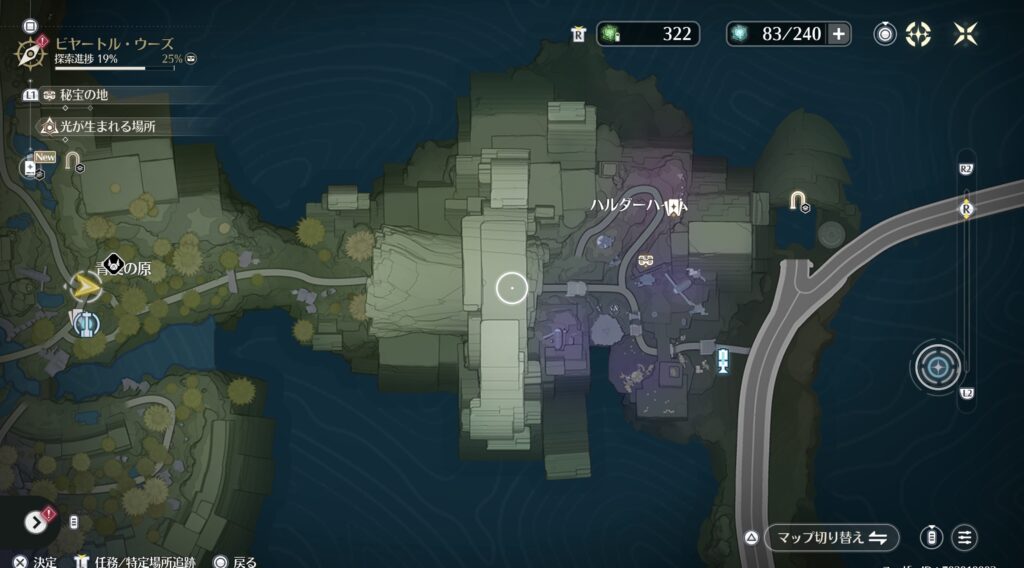Click the capsule-shaped button beside filter settings

click(932, 537)
